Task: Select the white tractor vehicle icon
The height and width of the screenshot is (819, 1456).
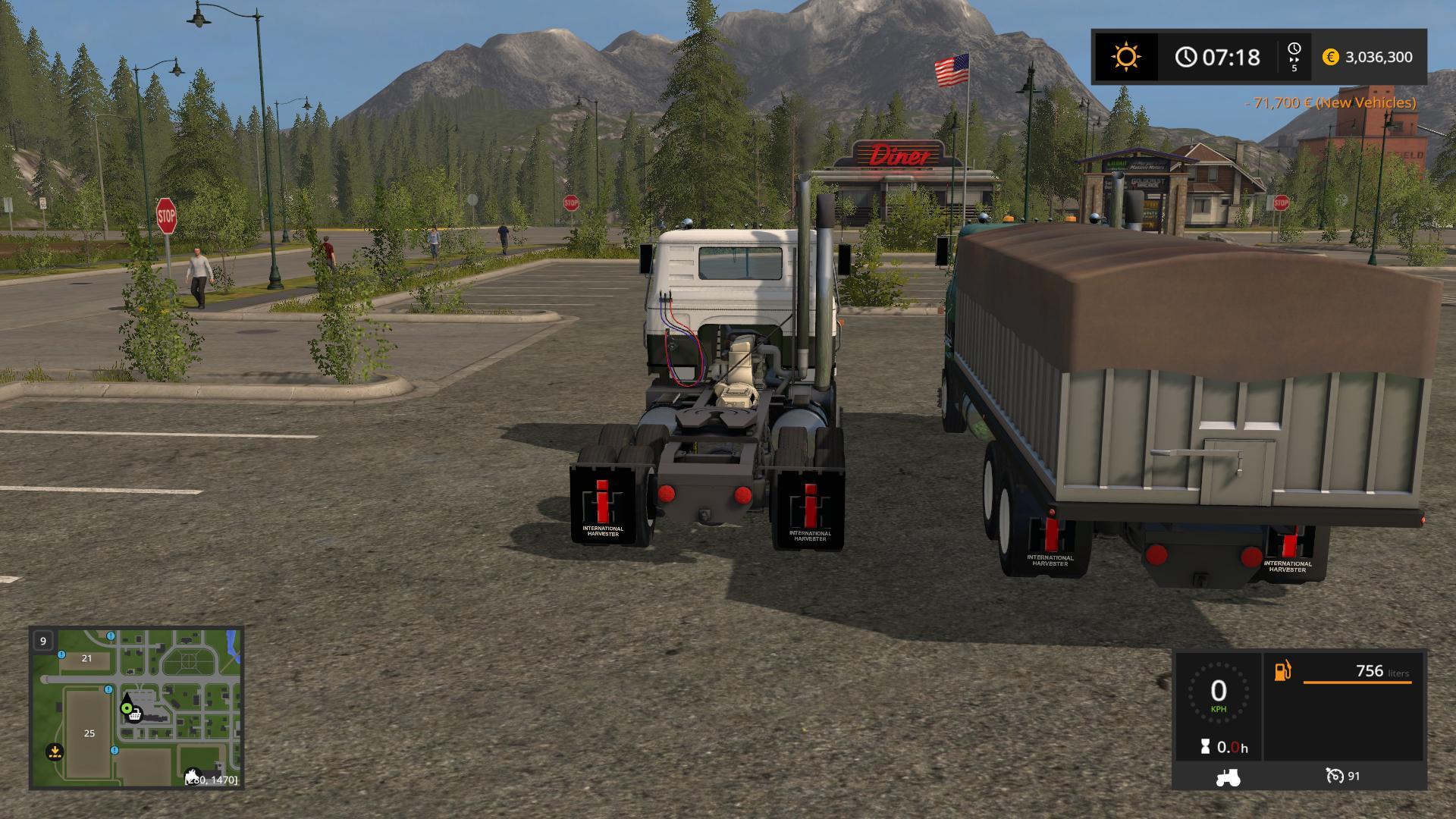Action: click(x=1228, y=777)
